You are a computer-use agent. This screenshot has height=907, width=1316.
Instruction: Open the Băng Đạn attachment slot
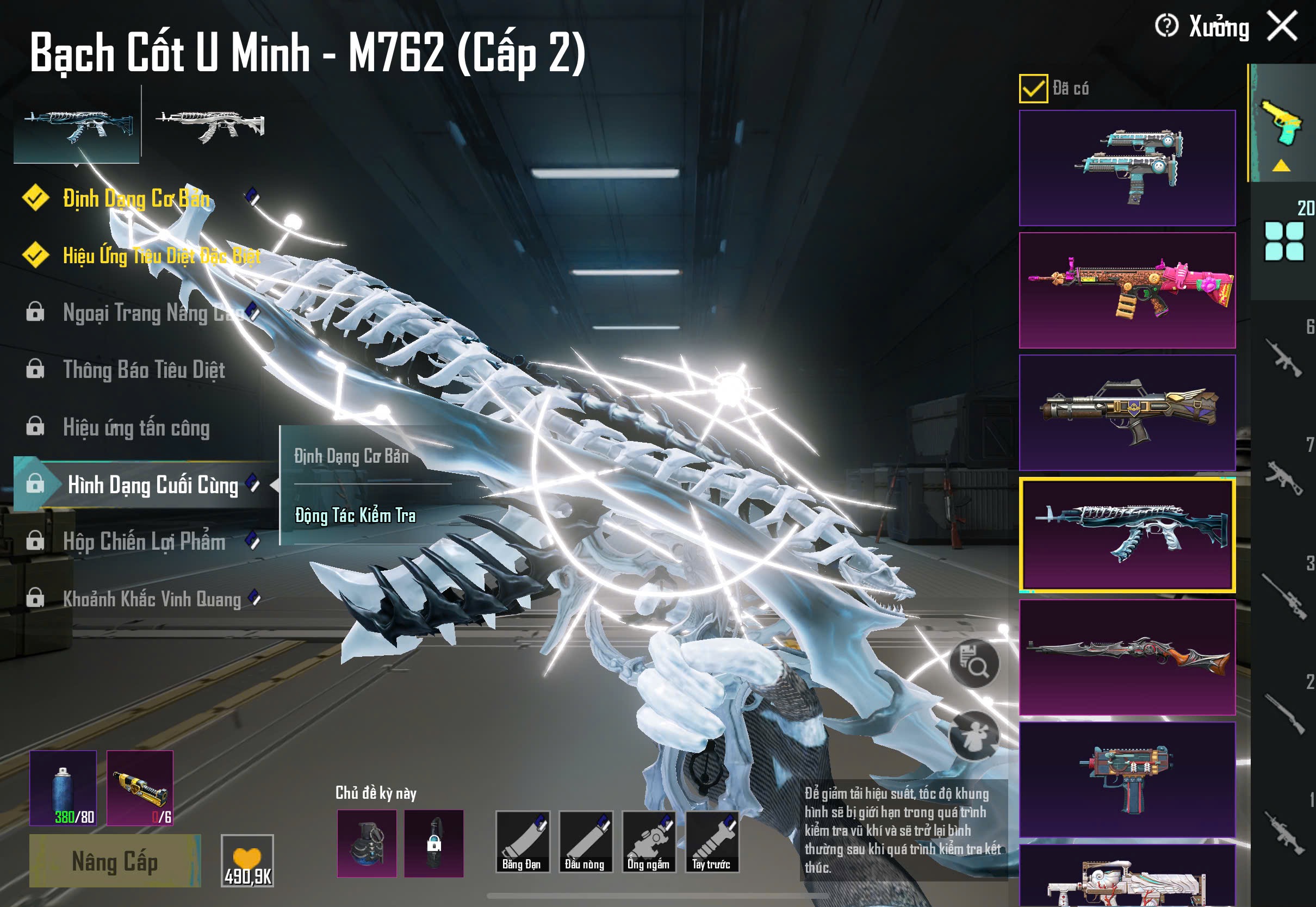tap(522, 842)
